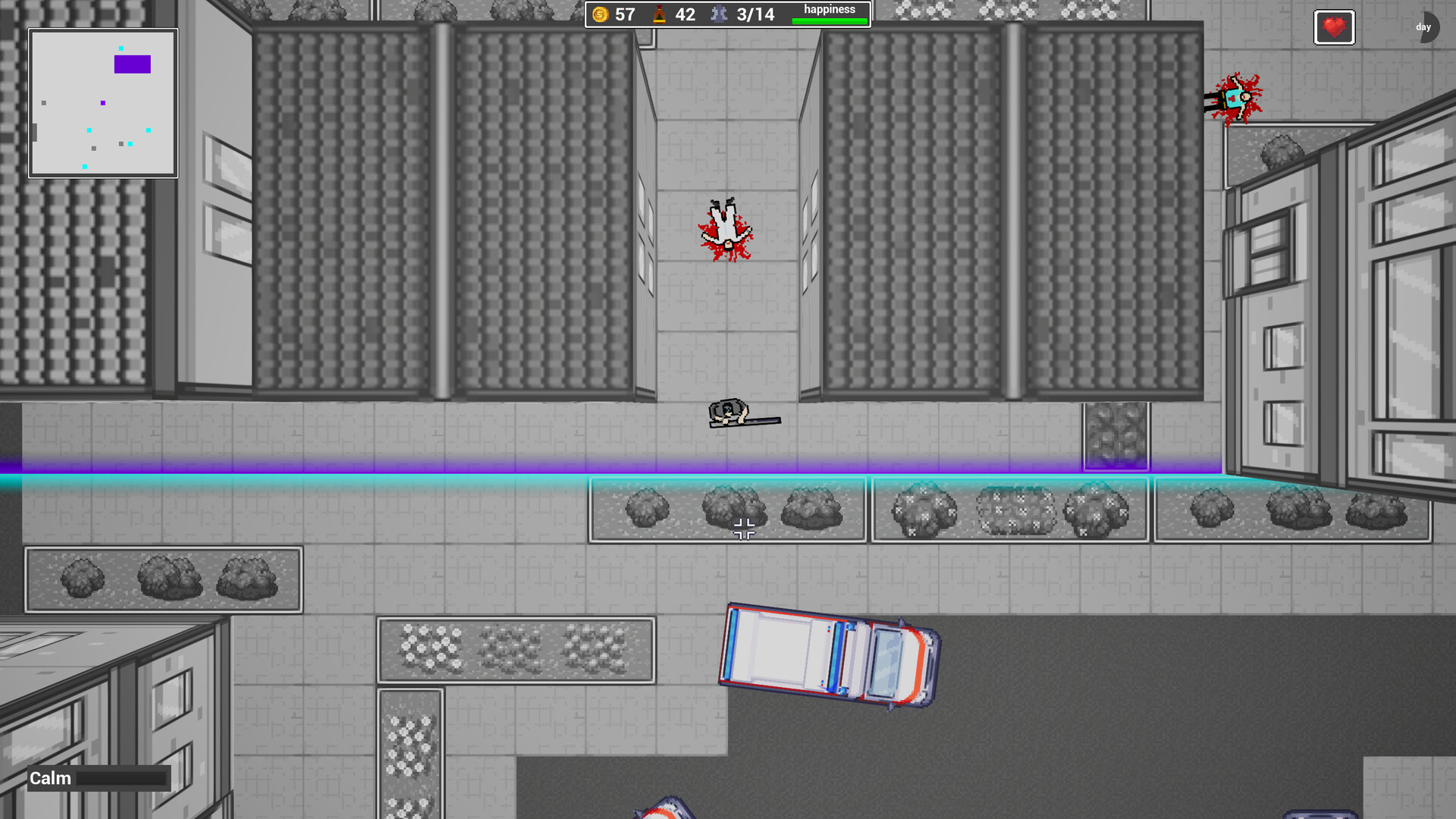Screen dimensions: 1456x819
Task: Click the green happiness bar
Action: pyautogui.click(x=830, y=20)
